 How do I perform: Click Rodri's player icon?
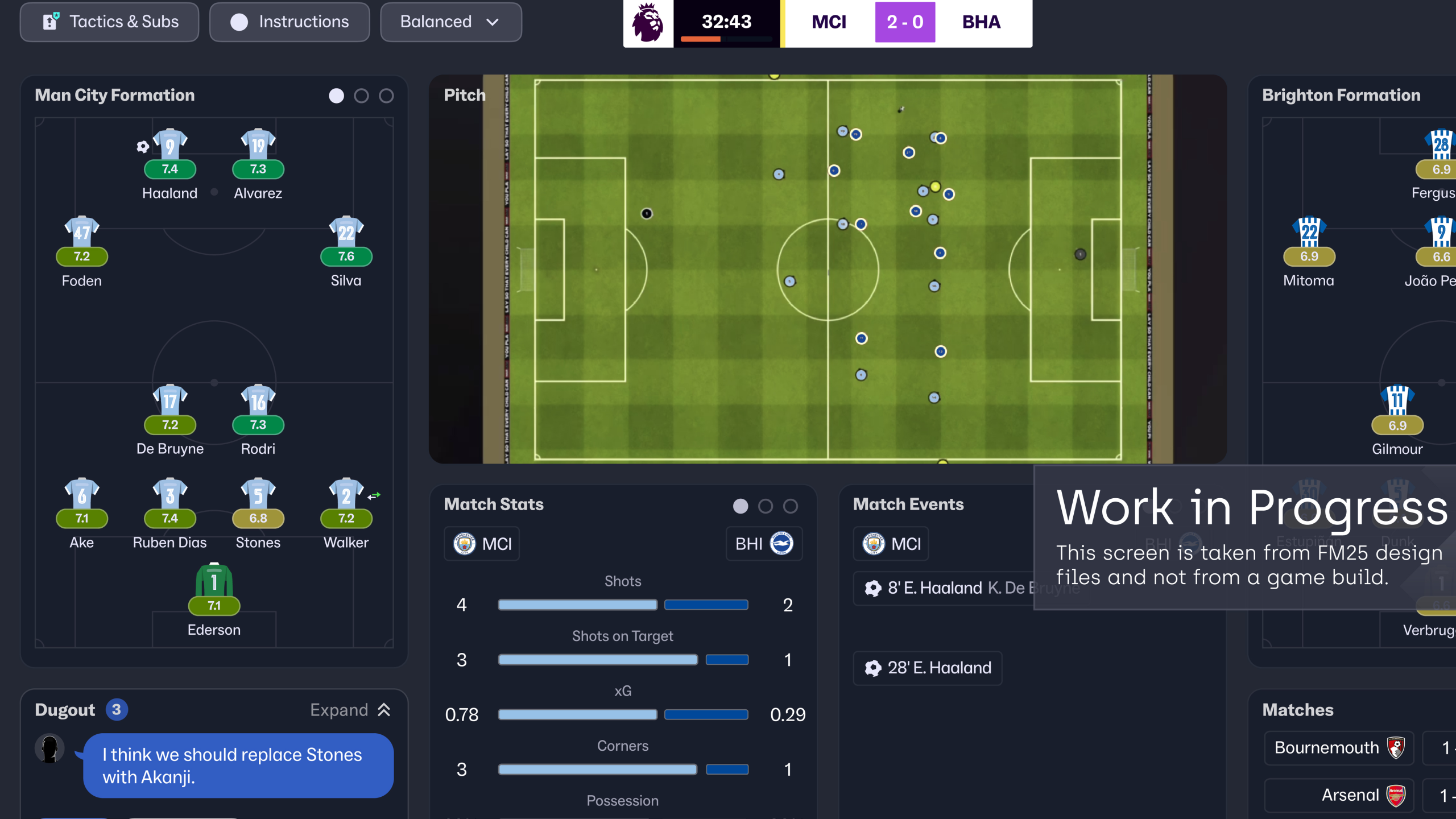click(x=258, y=402)
